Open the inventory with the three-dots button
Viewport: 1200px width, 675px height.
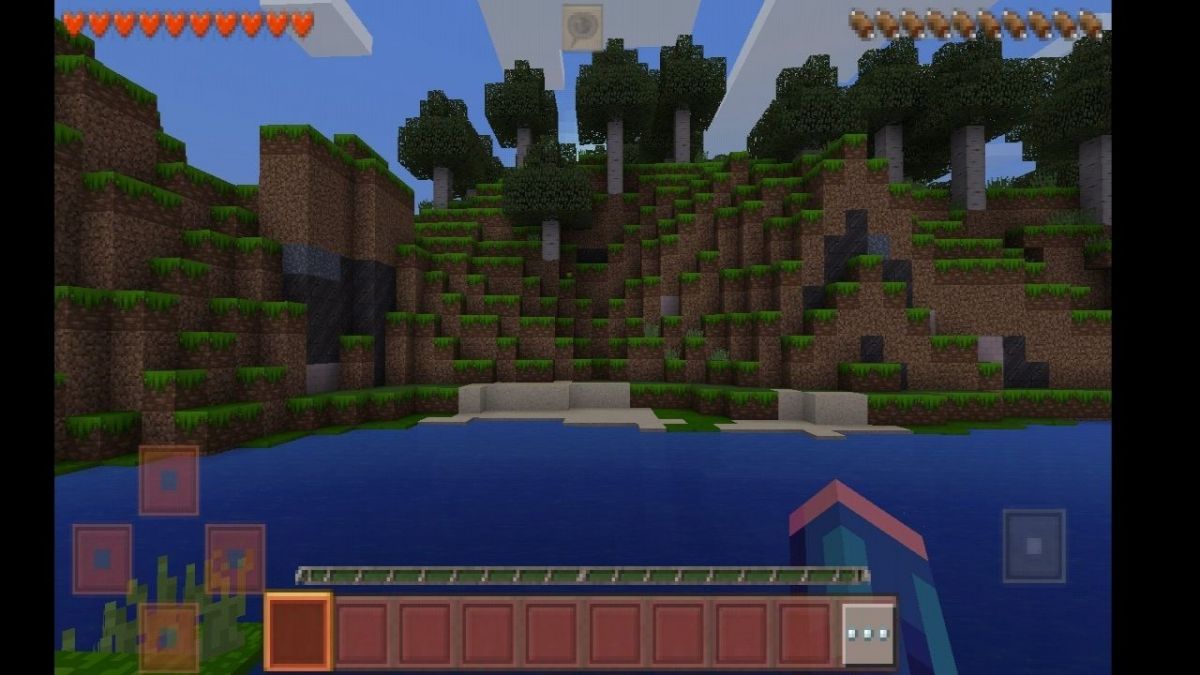click(867, 634)
